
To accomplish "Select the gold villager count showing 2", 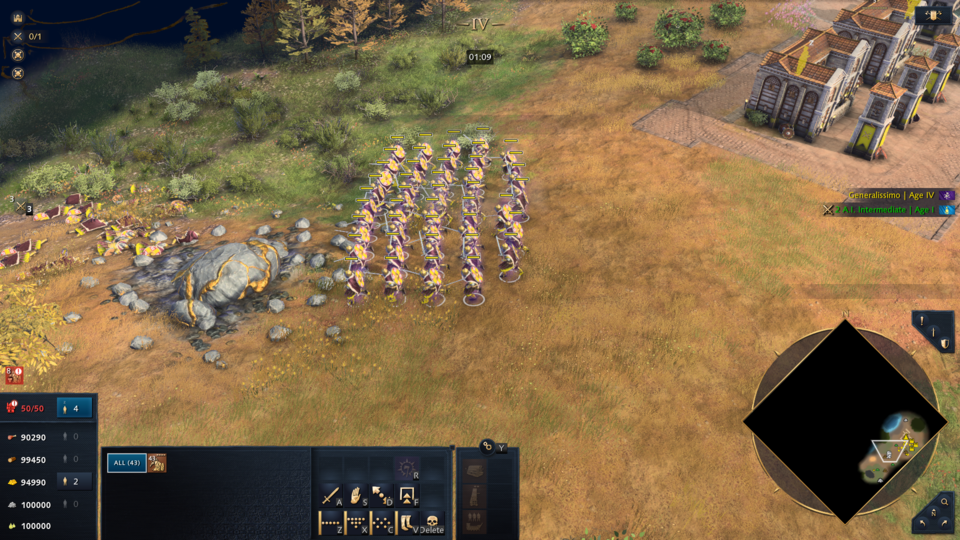I will (x=75, y=481).
